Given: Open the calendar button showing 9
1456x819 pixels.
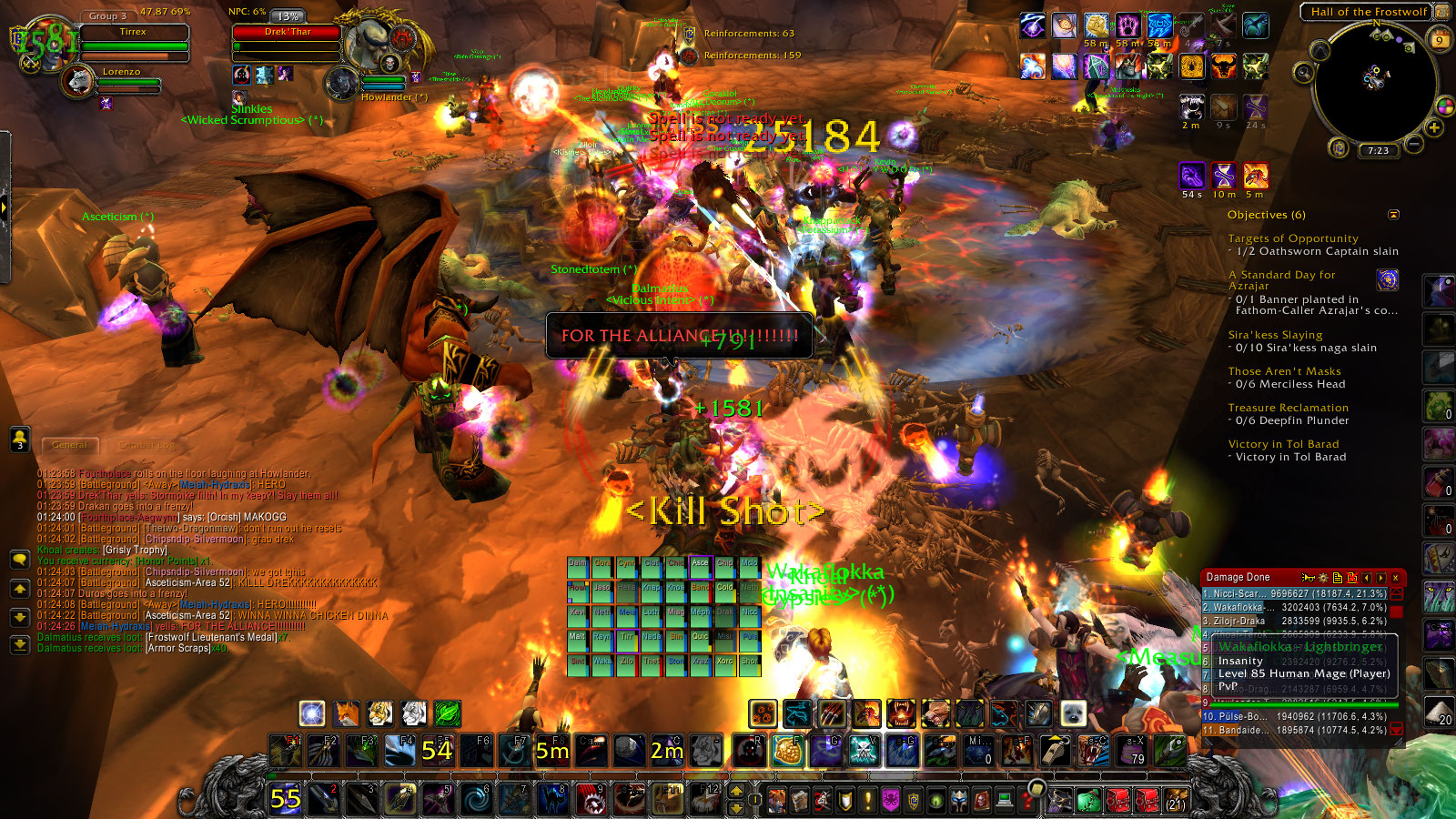Looking at the screenshot, I should pyautogui.click(x=1440, y=40).
